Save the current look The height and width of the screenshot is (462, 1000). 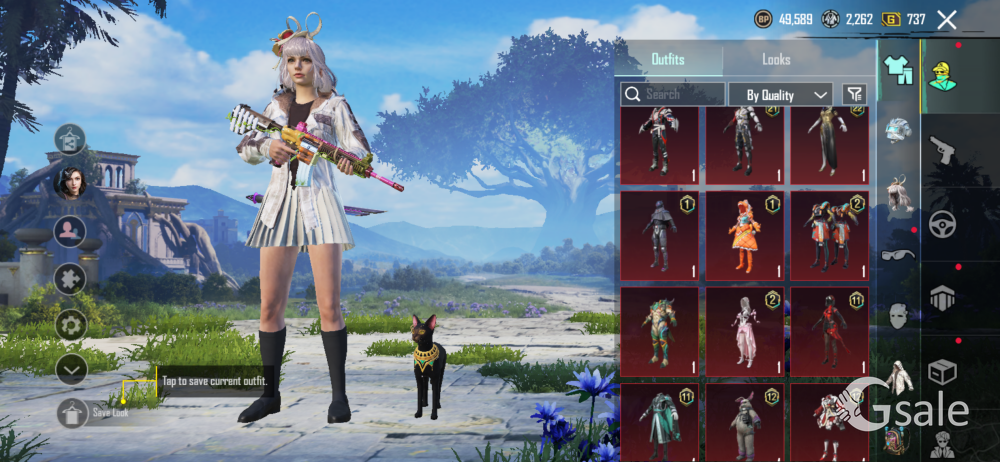pyautogui.click(x=72, y=412)
